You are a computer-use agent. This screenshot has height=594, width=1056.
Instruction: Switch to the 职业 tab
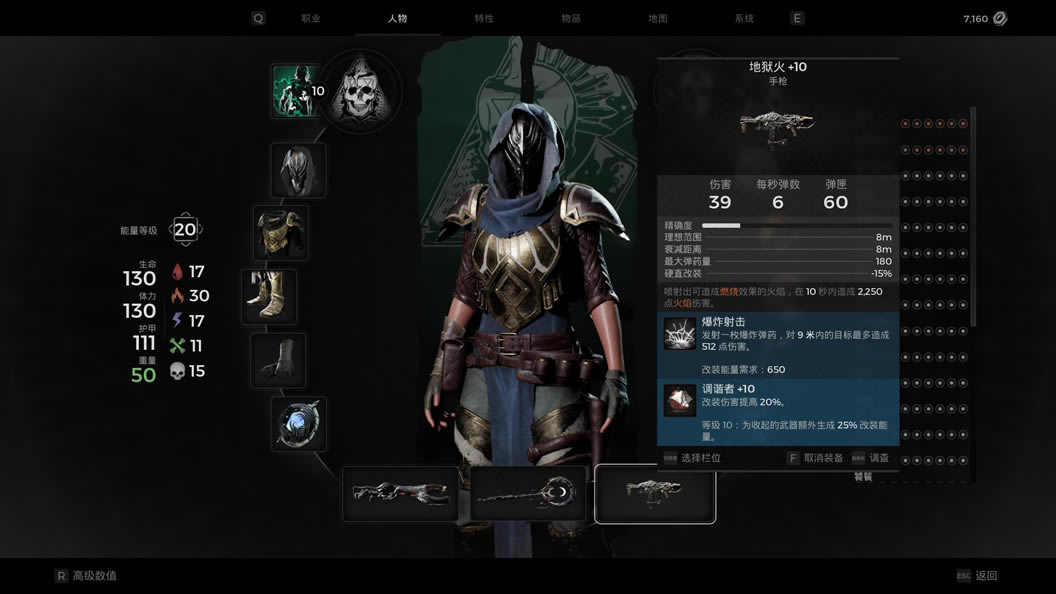(311, 18)
